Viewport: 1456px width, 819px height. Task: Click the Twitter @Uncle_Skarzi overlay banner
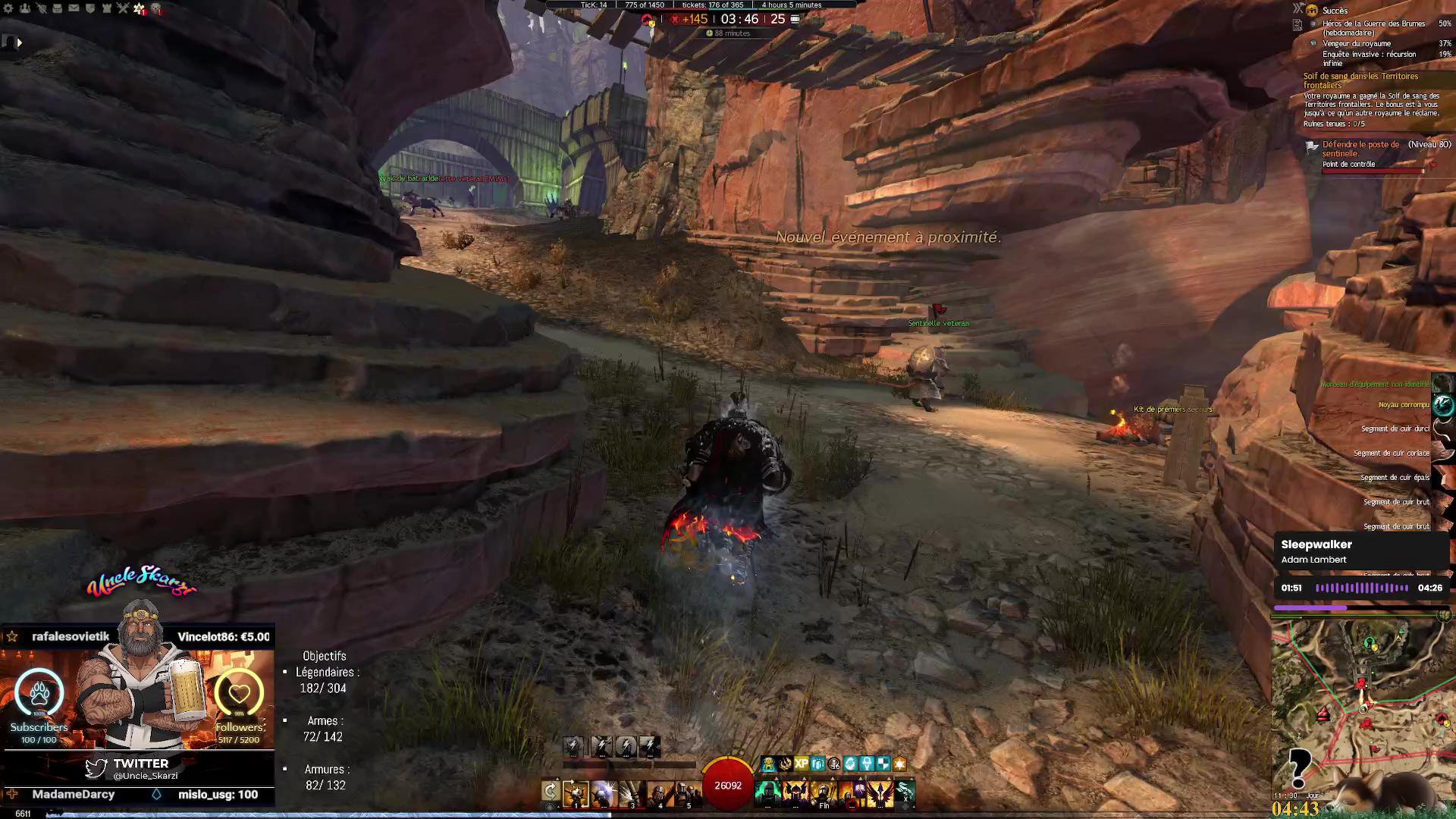pyautogui.click(x=139, y=768)
